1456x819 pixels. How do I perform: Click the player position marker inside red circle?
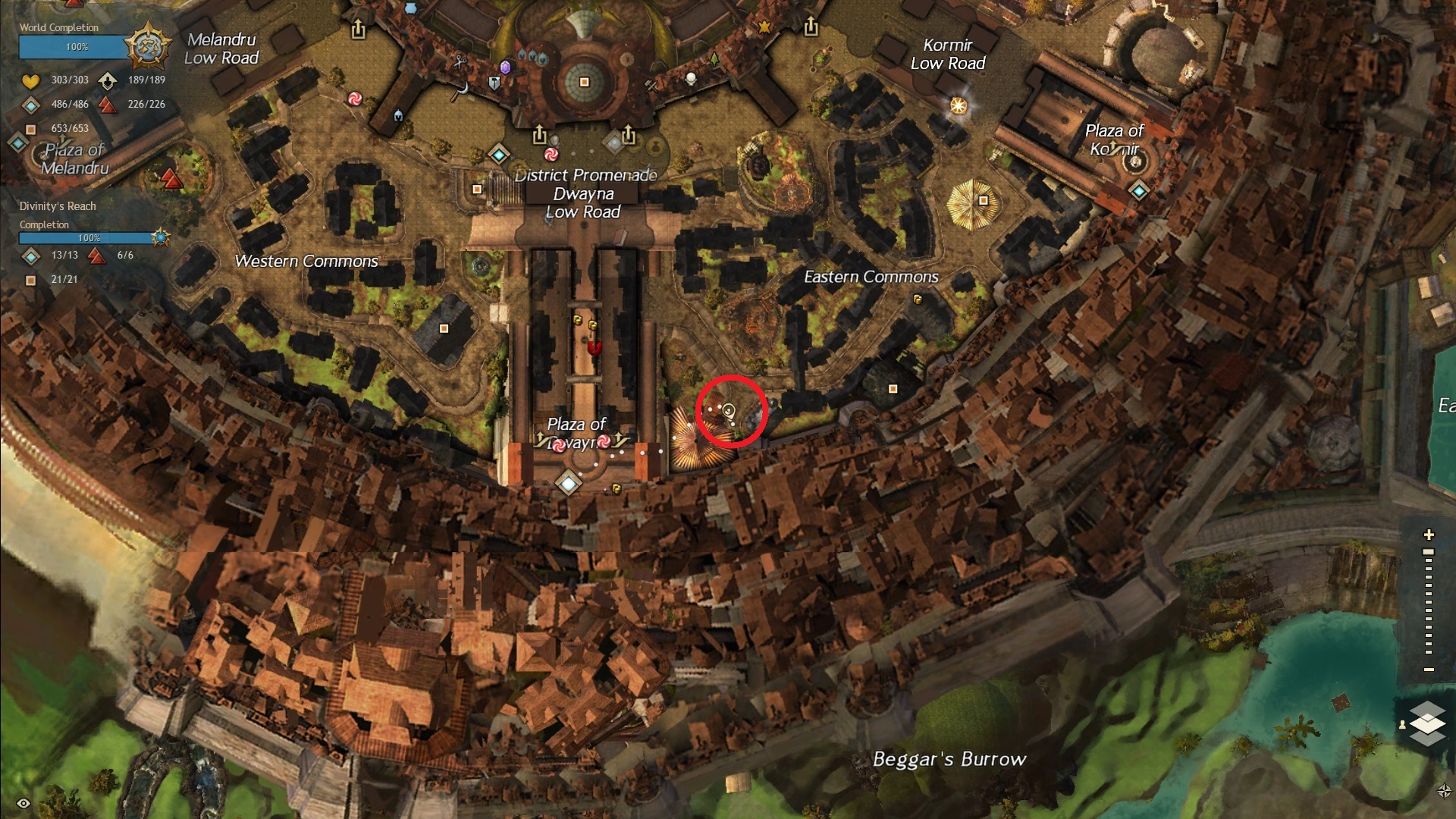point(729,411)
